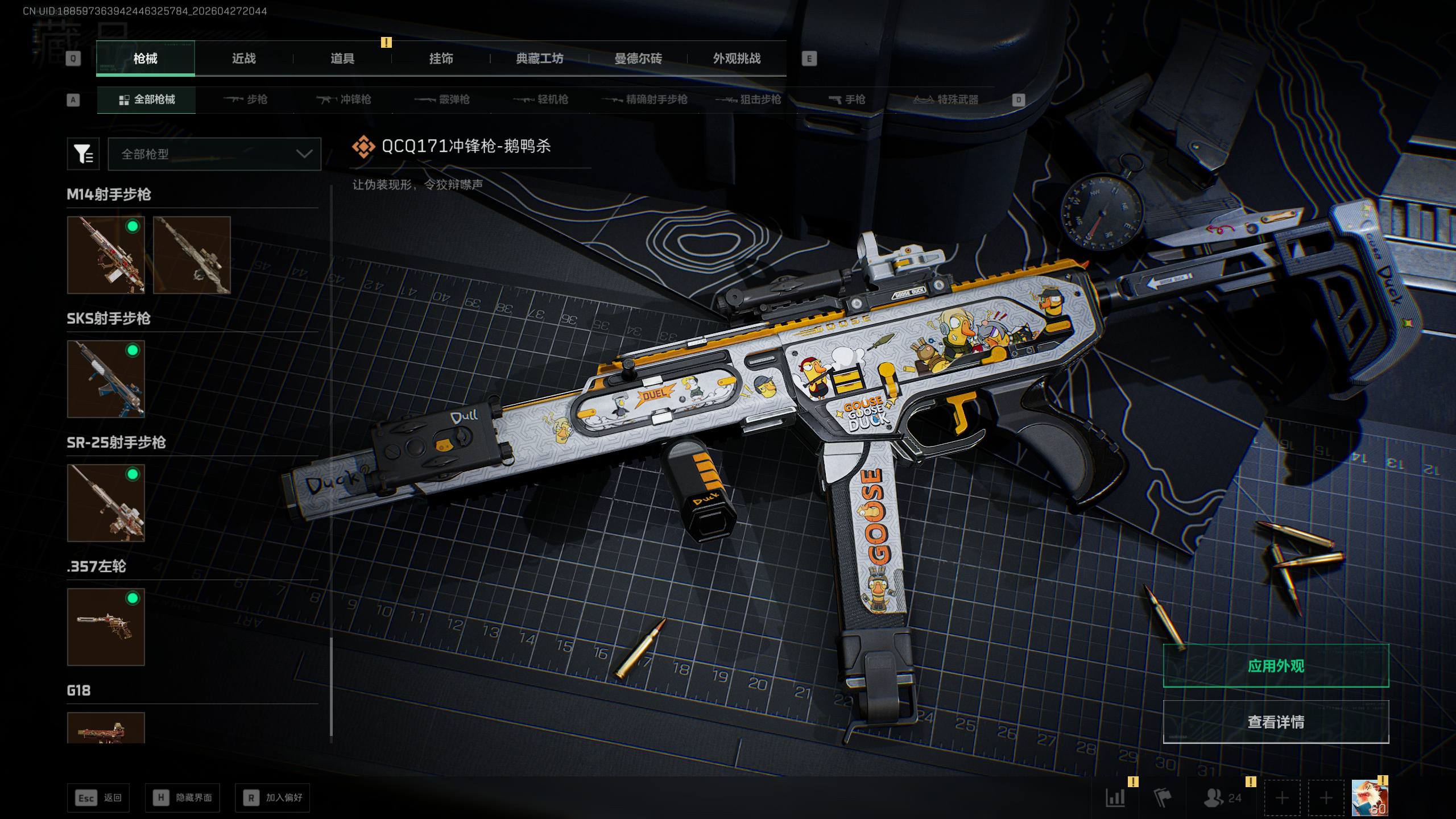Go back with the 返回 button
The height and width of the screenshot is (819, 1456).
pyautogui.click(x=98, y=798)
